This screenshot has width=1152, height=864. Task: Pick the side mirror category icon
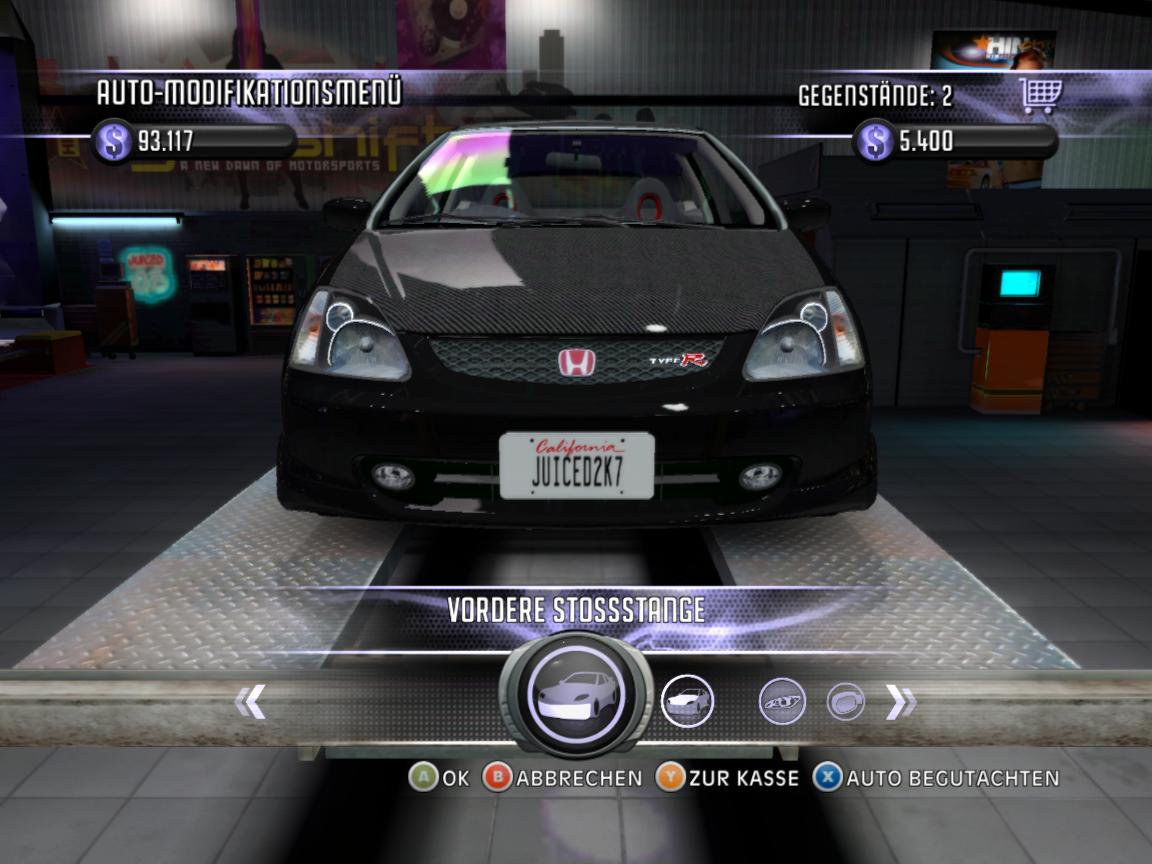(x=845, y=702)
